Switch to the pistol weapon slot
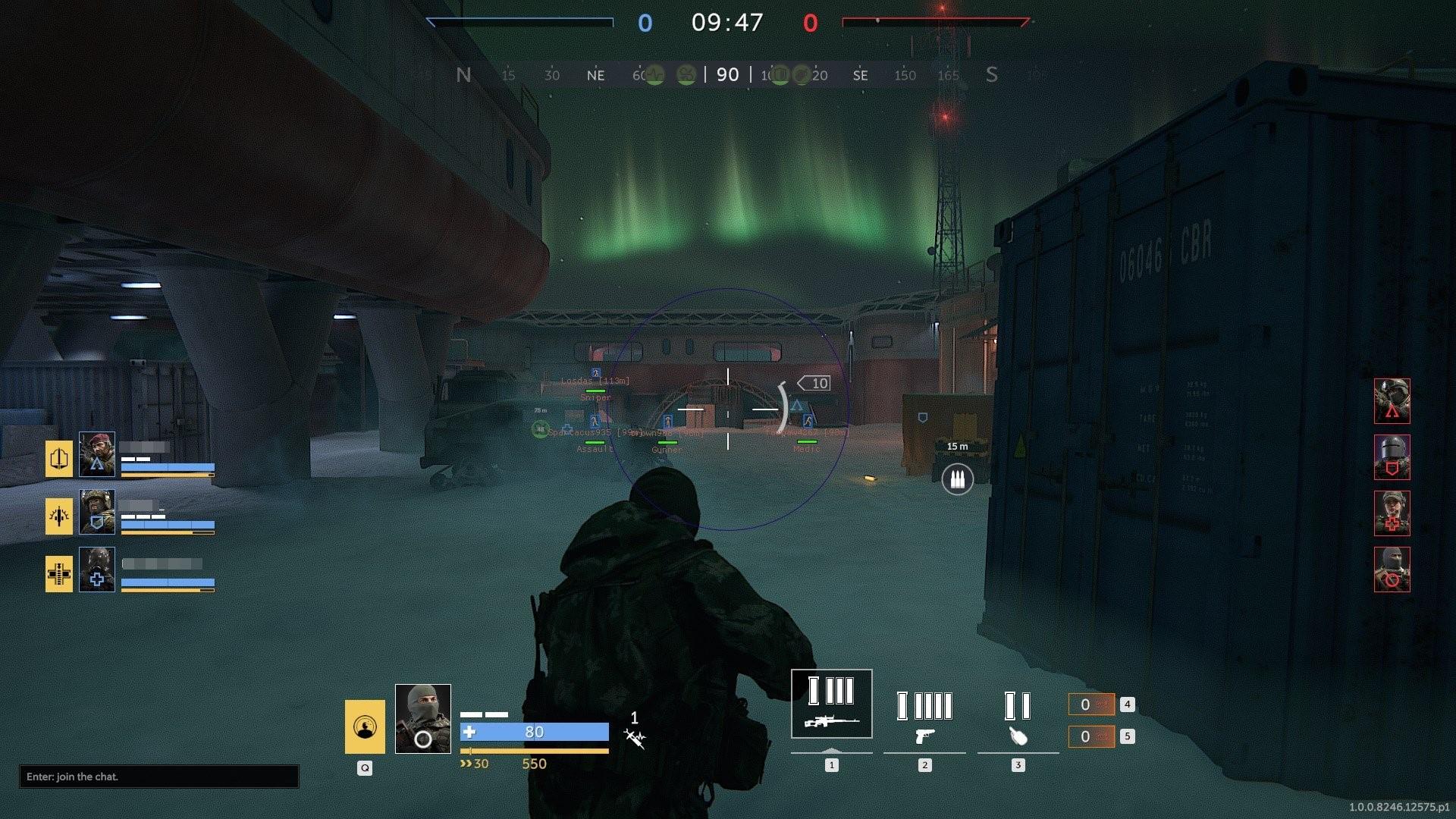This screenshot has width=1456, height=819. click(924, 717)
